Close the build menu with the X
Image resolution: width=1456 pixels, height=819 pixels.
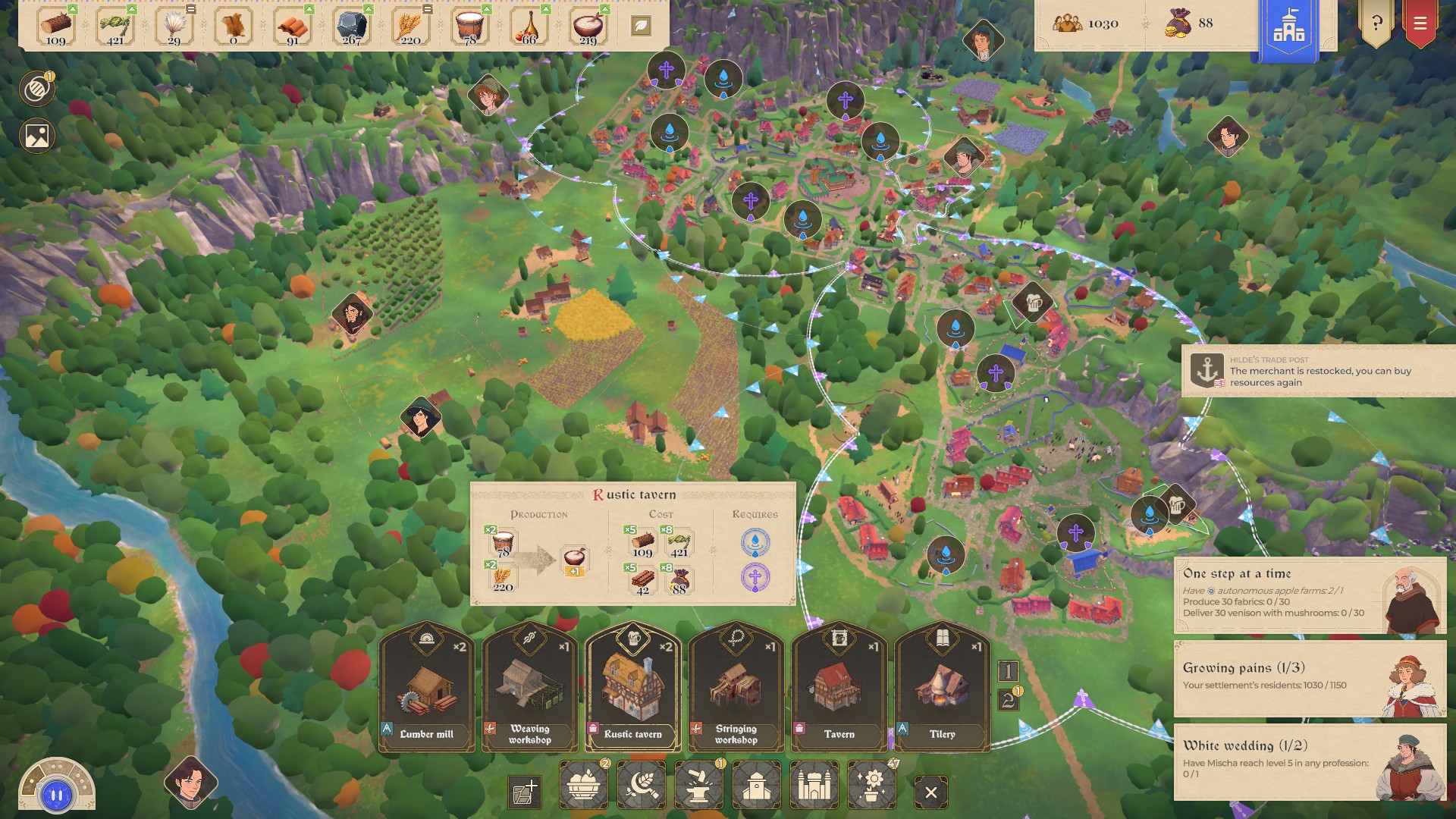pyautogui.click(x=931, y=793)
